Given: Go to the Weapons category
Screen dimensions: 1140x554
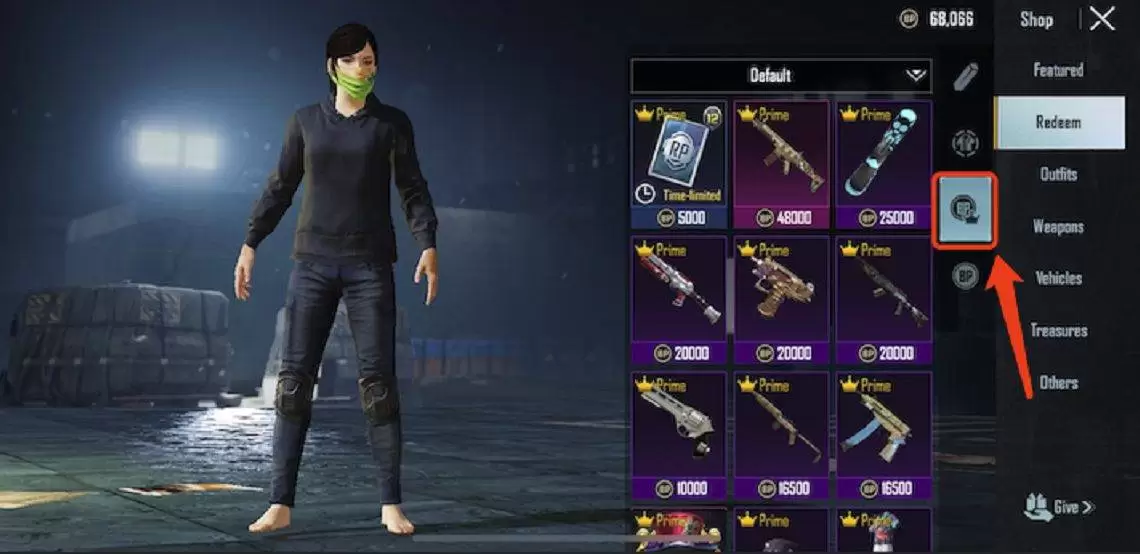Looking at the screenshot, I should (1058, 226).
